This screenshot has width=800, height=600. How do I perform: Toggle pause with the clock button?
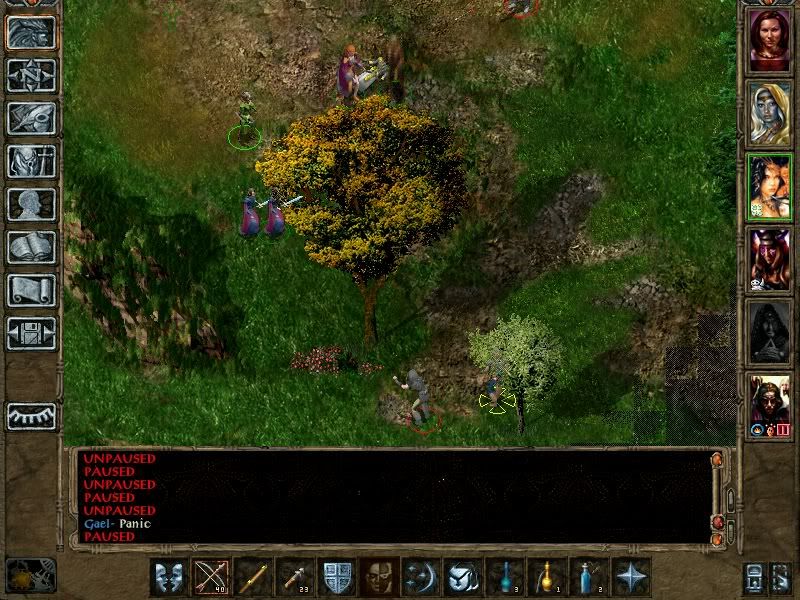coord(30,575)
